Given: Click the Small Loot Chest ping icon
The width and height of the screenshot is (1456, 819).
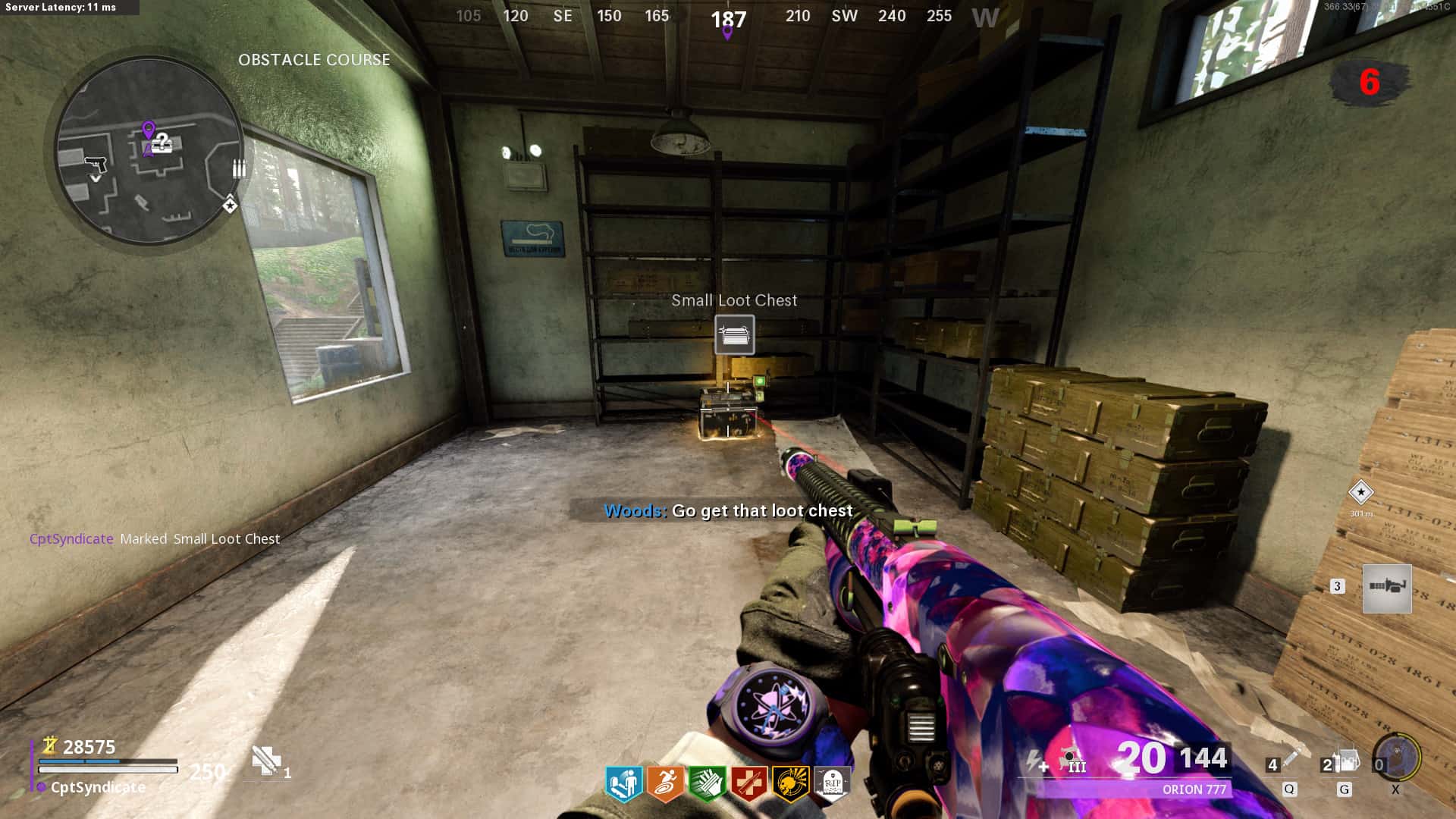Looking at the screenshot, I should point(734,334).
